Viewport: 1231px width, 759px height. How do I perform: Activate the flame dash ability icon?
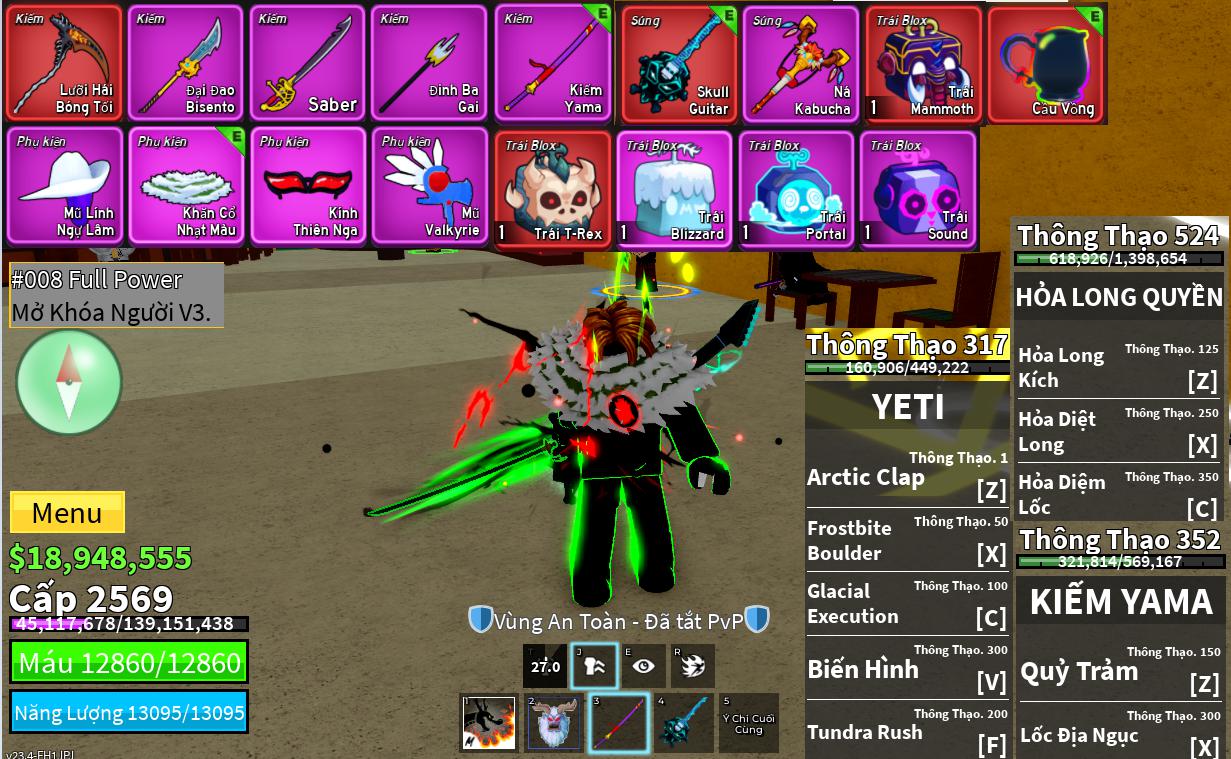point(690,666)
